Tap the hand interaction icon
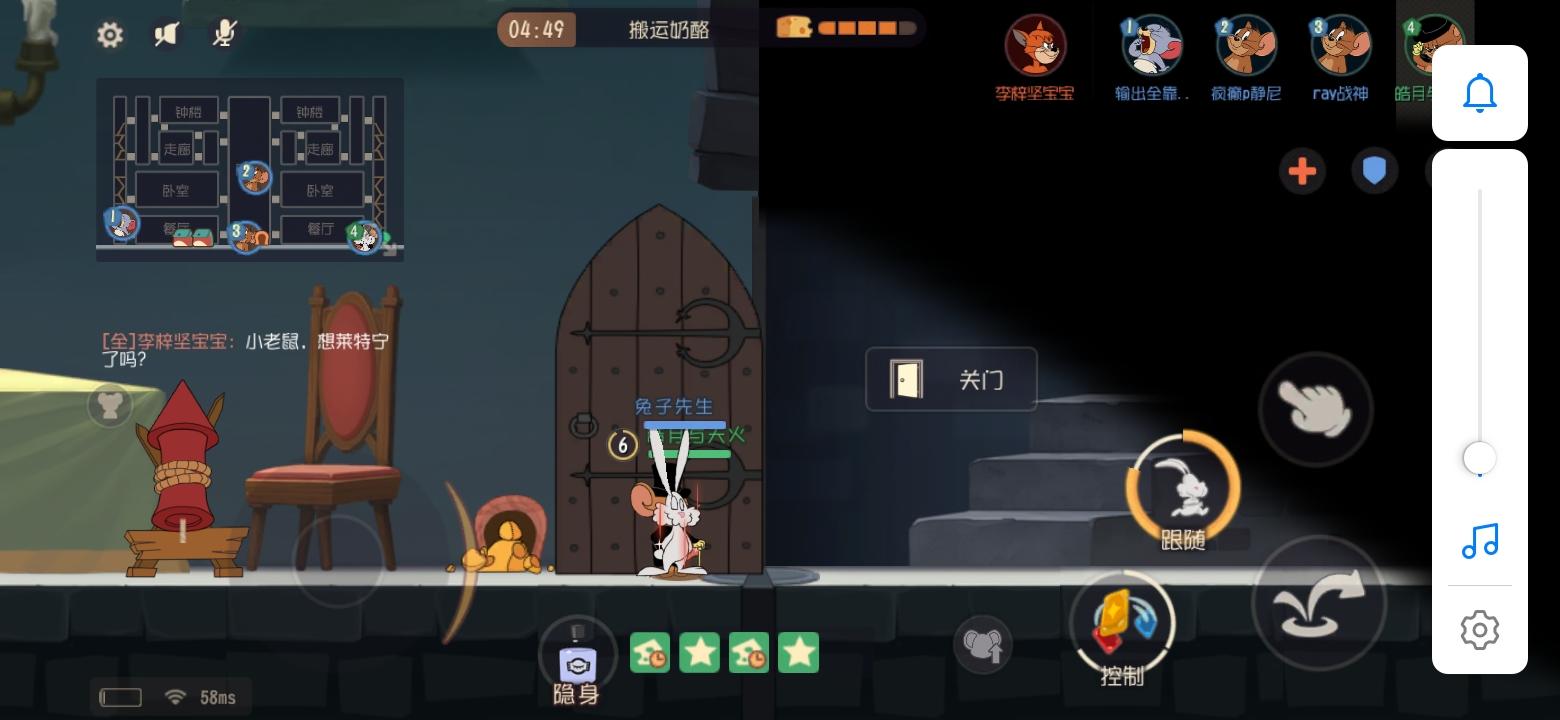 coord(1316,410)
